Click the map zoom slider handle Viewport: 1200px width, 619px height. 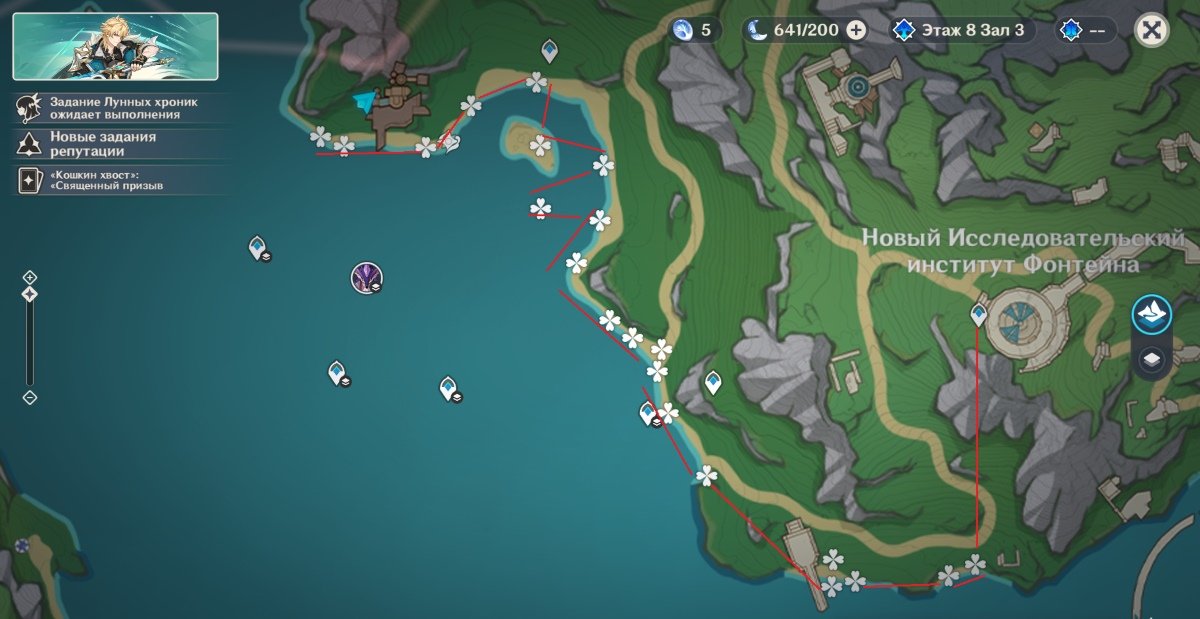[30, 294]
